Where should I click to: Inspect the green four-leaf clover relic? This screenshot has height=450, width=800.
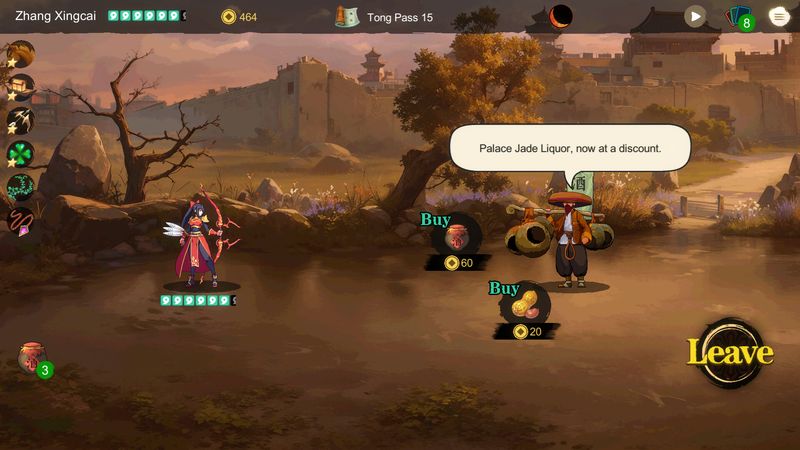point(20,154)
